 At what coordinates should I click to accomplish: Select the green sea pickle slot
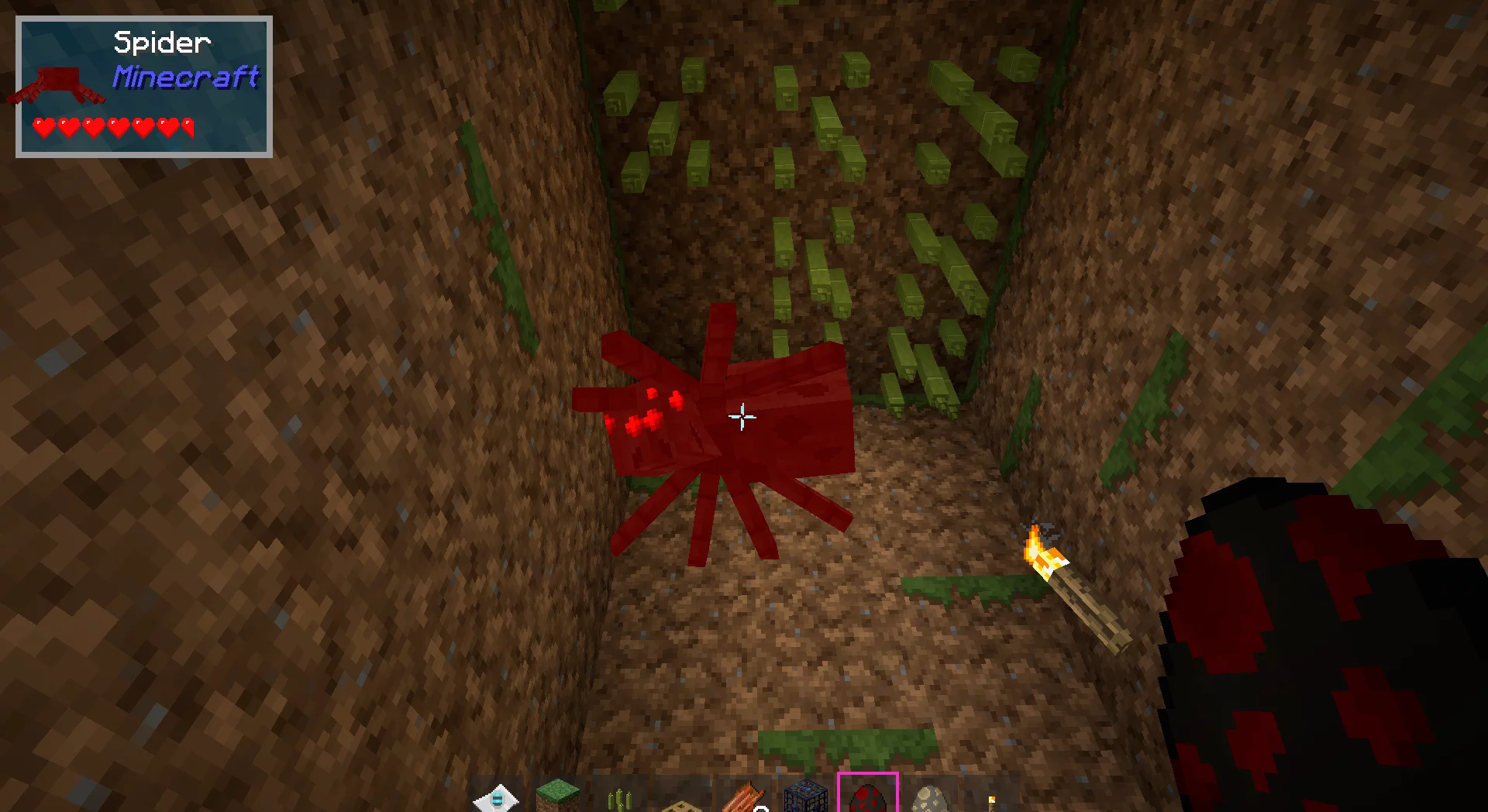(620, 800)
